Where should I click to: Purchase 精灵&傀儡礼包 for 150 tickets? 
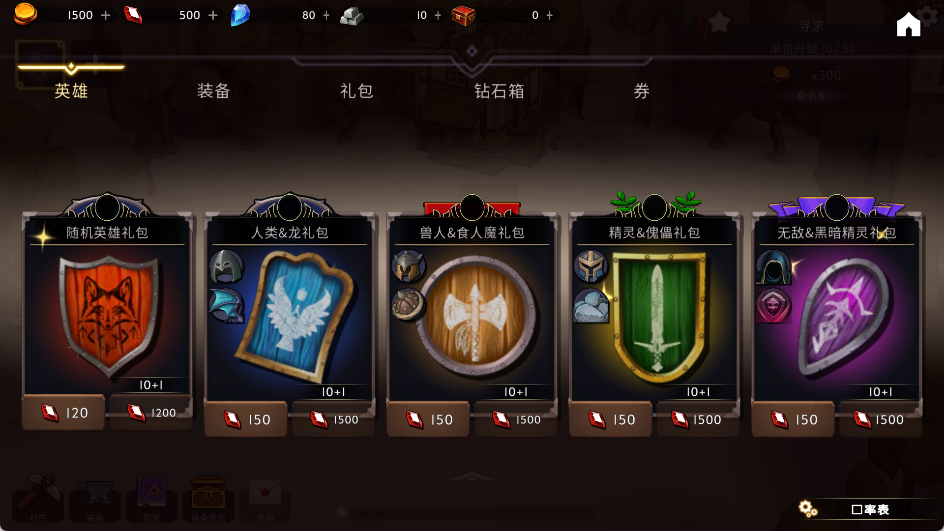(611, 420)
